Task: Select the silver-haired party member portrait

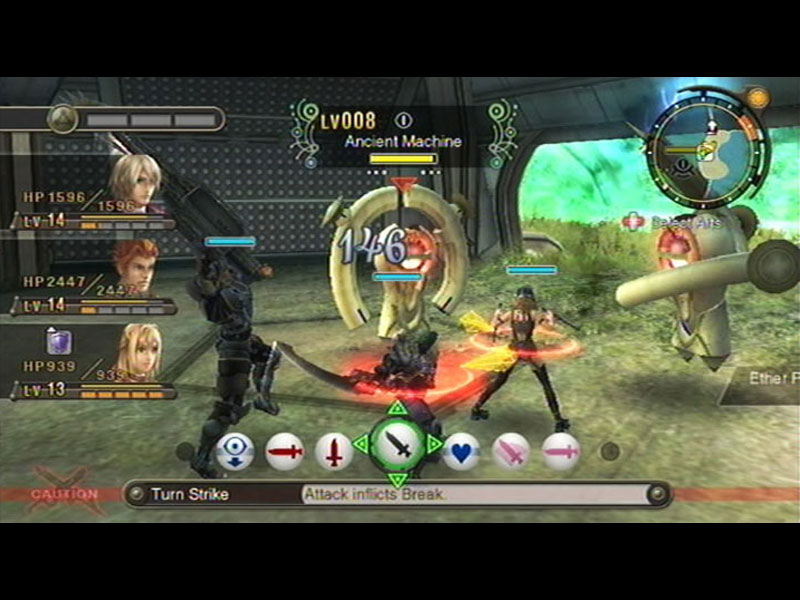Action: coord(134,184)
